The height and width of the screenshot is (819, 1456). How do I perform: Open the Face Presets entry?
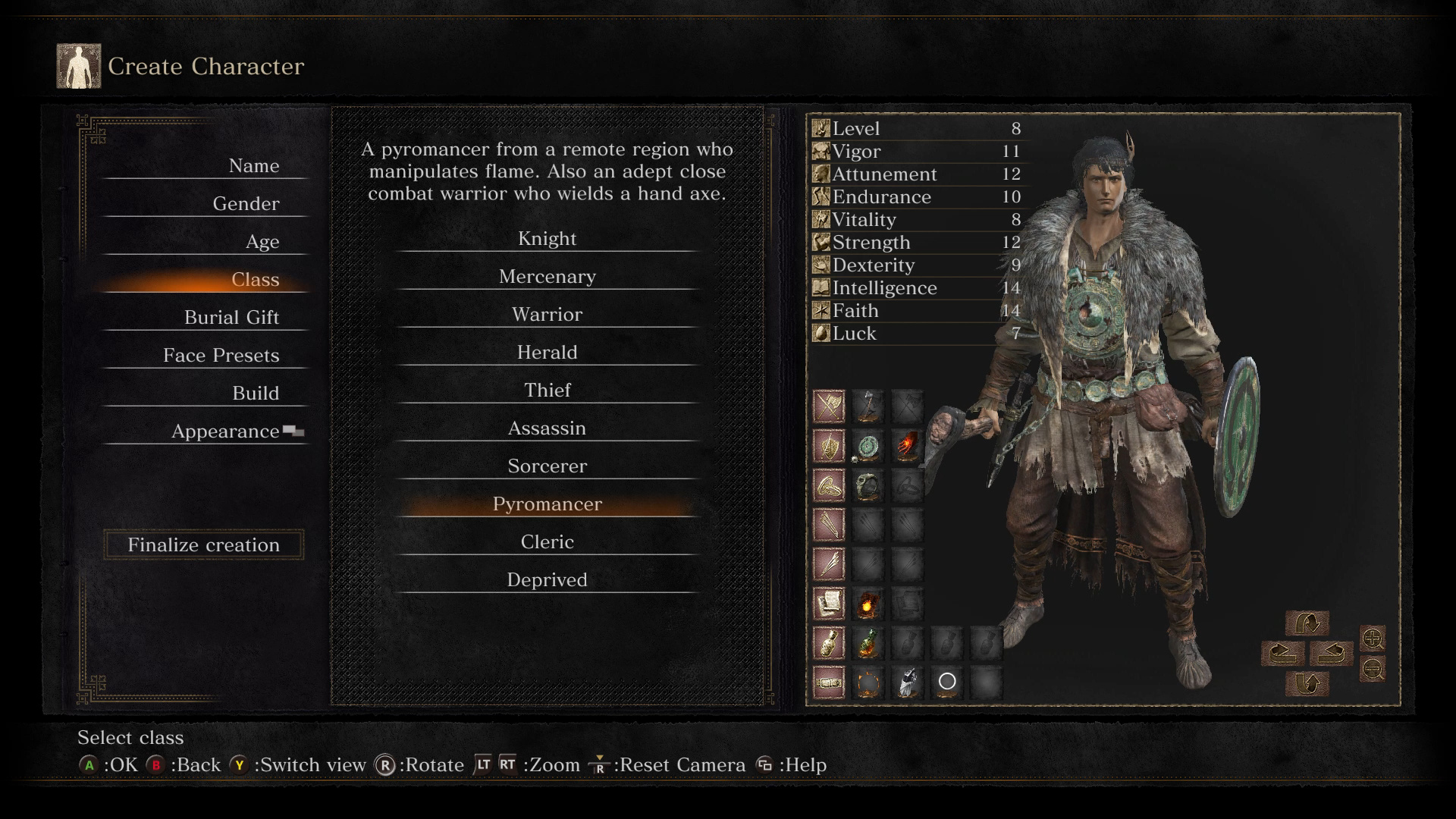tap(221, 356)
